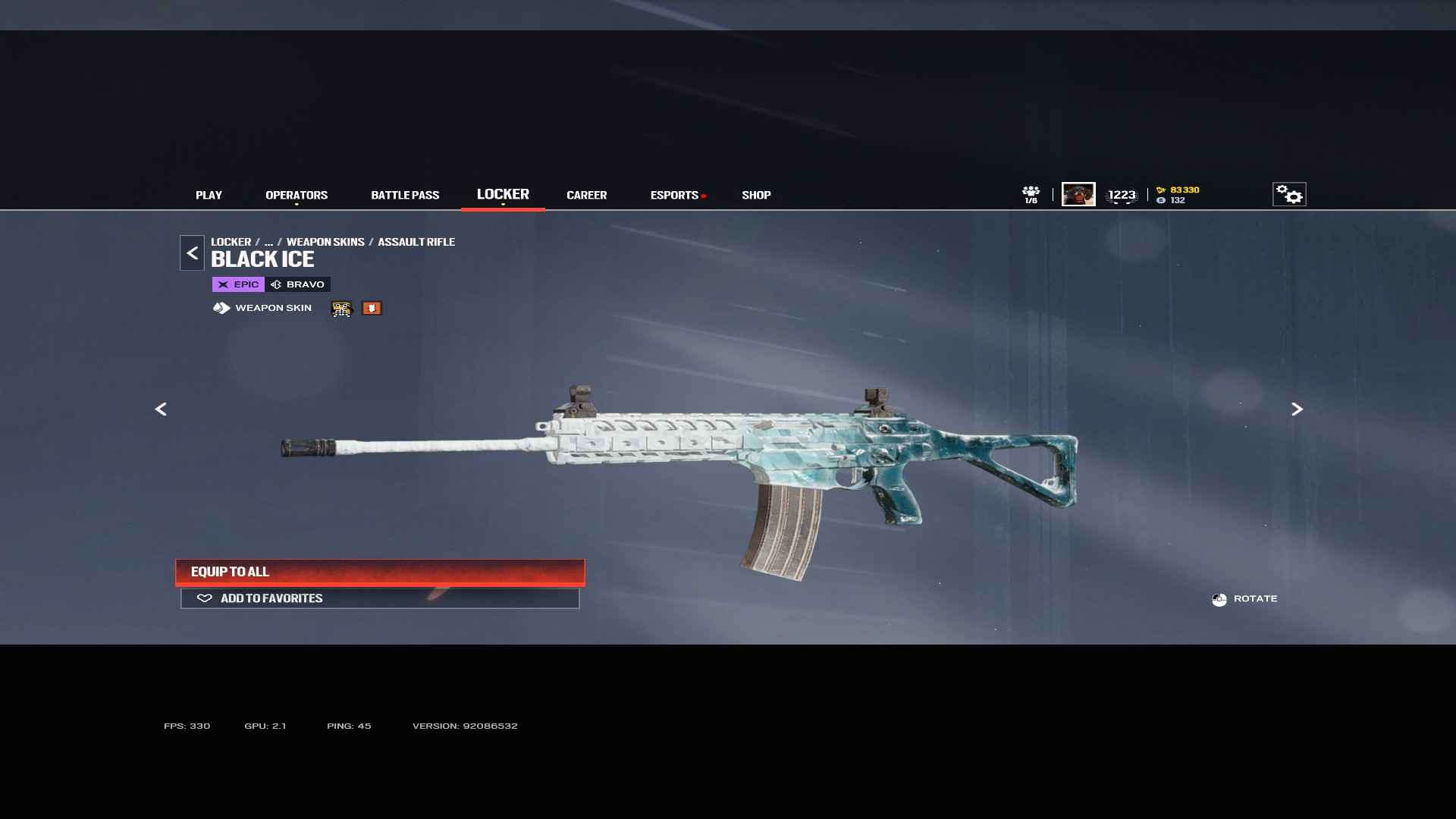Add Black Ice to favorites
The height and width of the screenshot is (819, 1456).
click(380, 598)
